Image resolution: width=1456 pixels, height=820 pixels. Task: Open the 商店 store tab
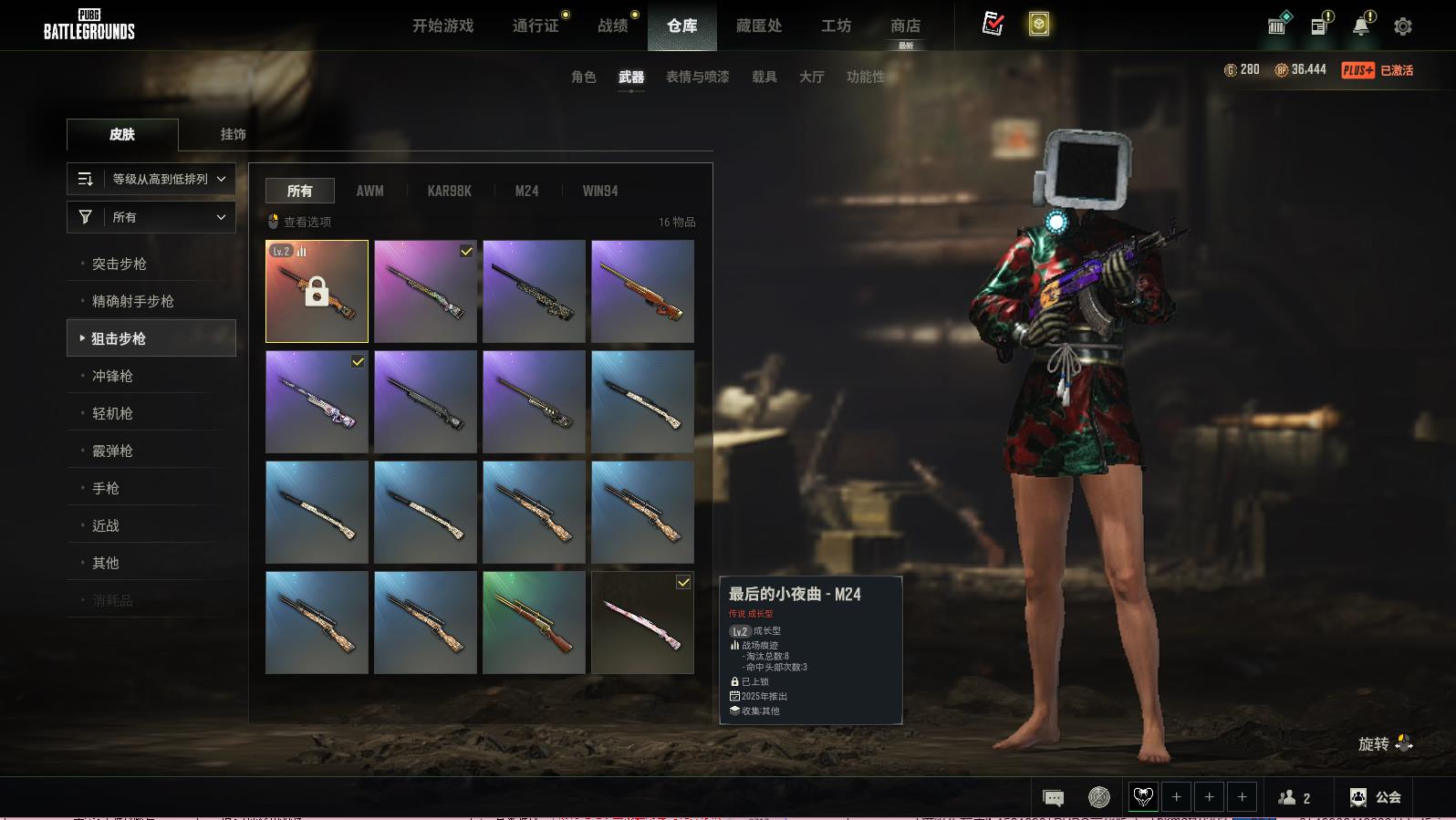[x=905, y=26]
